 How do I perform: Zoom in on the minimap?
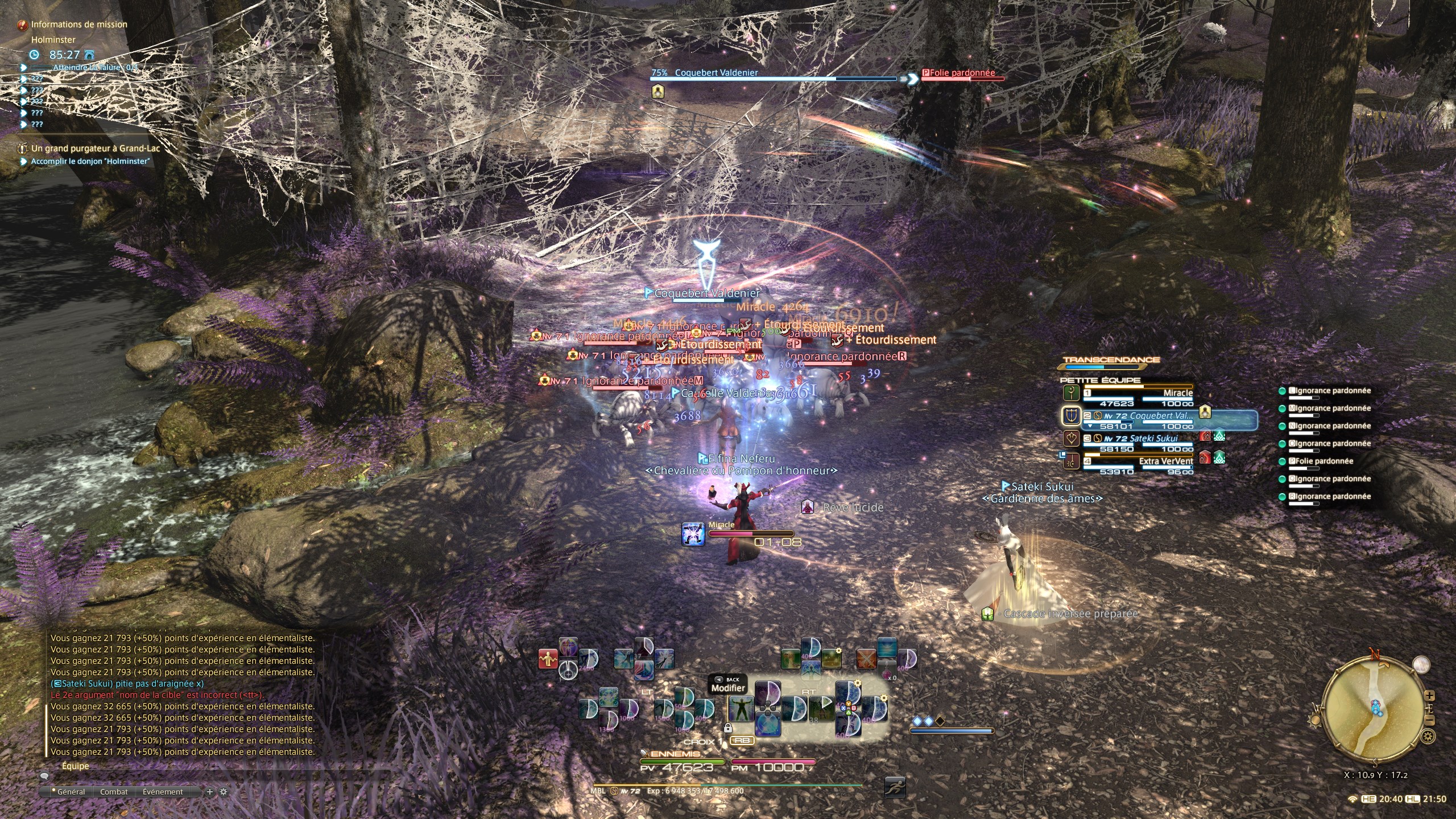point(1430,696)
